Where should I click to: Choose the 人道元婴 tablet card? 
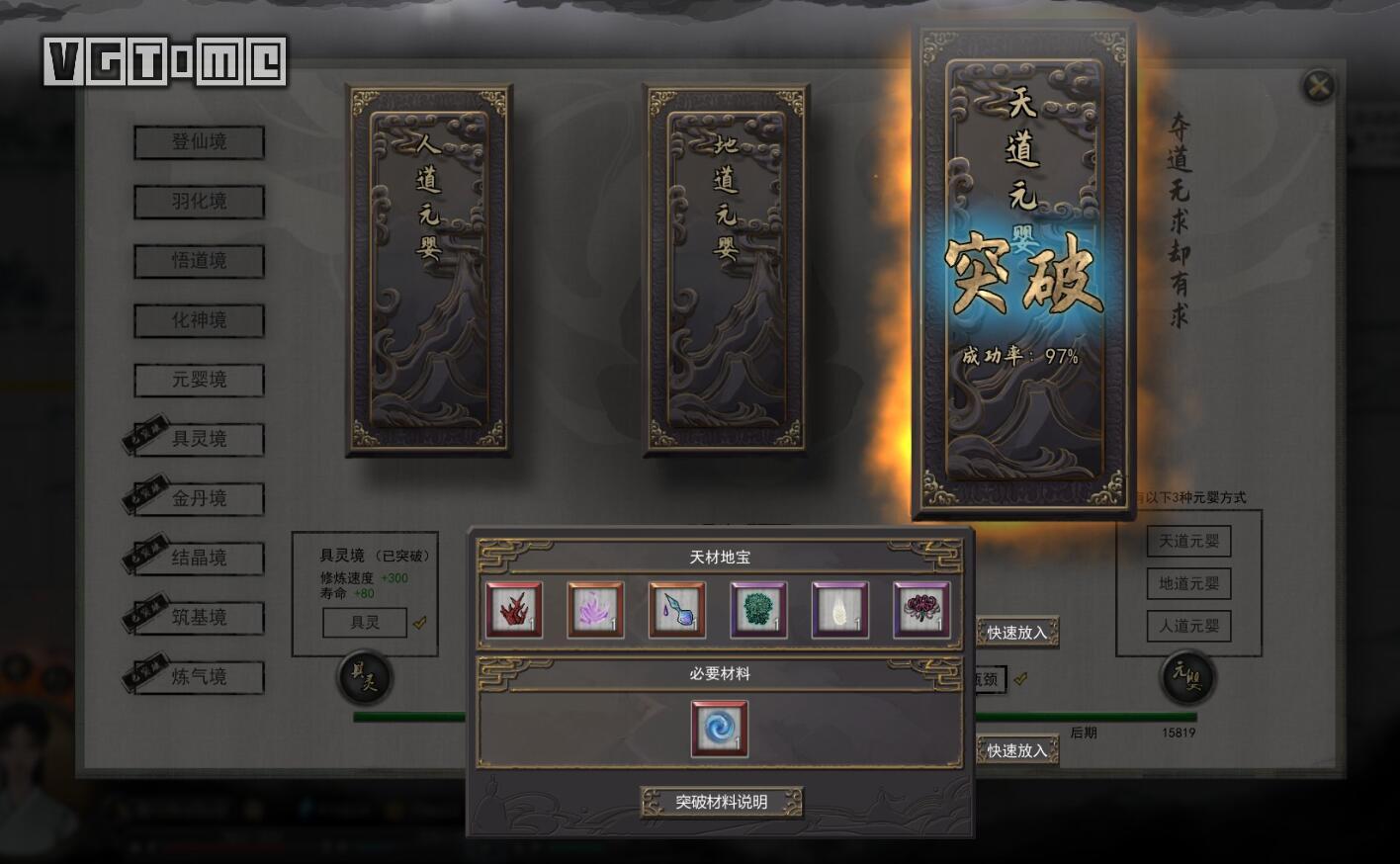coord(428,270)
